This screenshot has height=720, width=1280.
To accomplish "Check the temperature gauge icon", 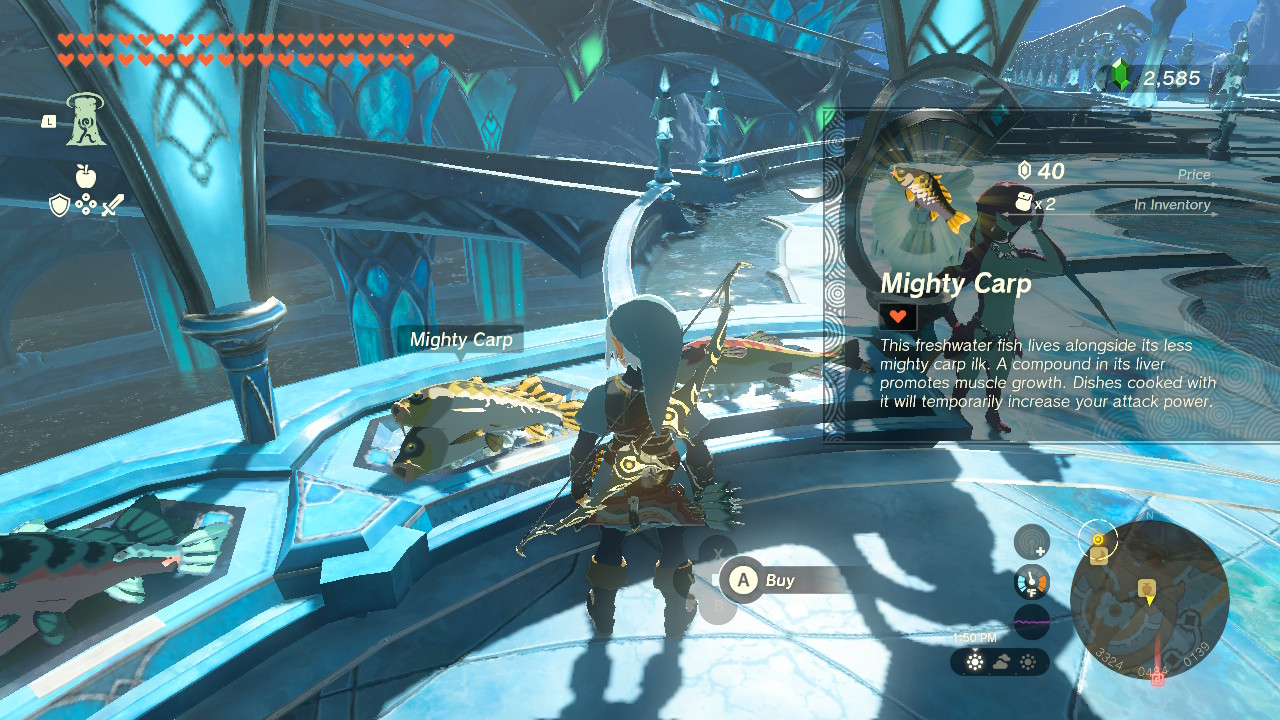I will pos(1032,582).
